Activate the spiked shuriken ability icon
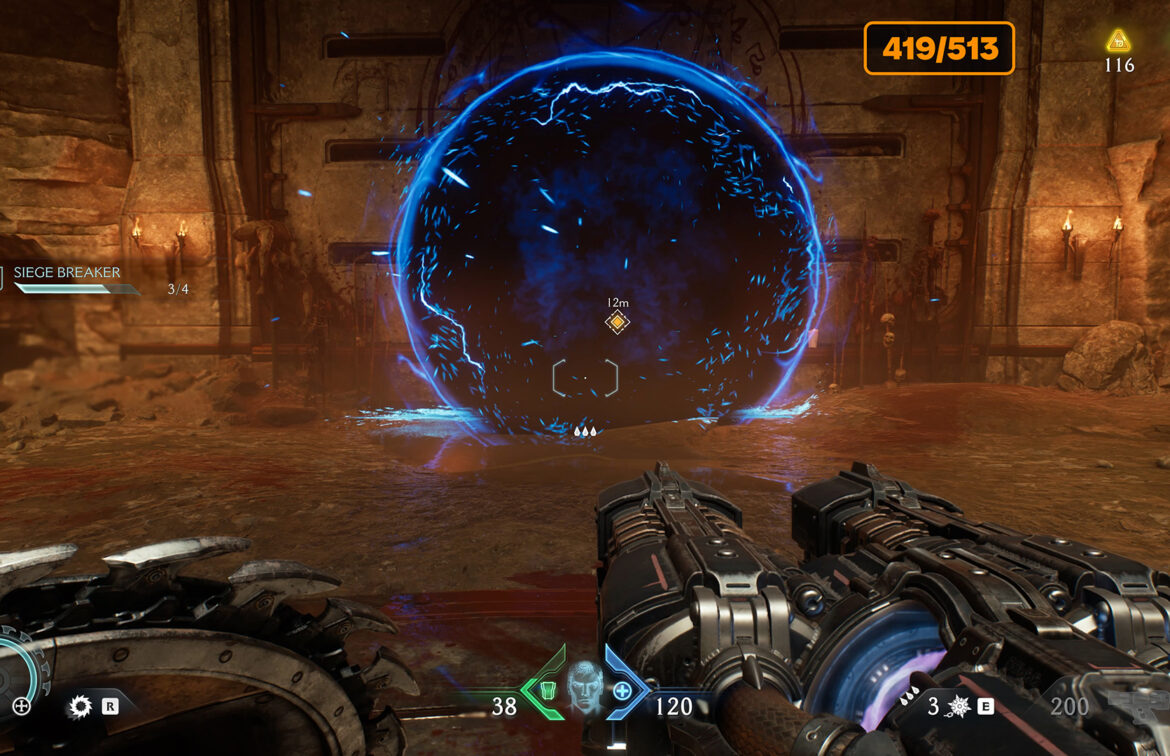This screenshot has width=1170, height=756. pos(958,707)
